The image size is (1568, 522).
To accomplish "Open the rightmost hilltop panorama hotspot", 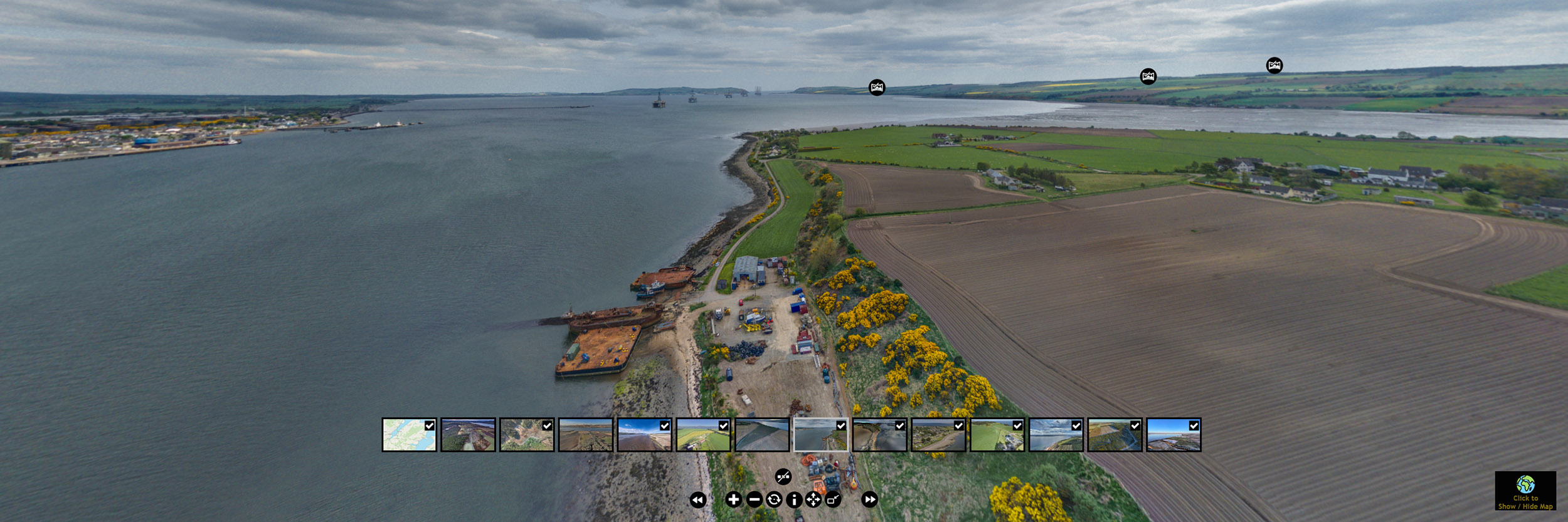I will tap(1274, 66).
